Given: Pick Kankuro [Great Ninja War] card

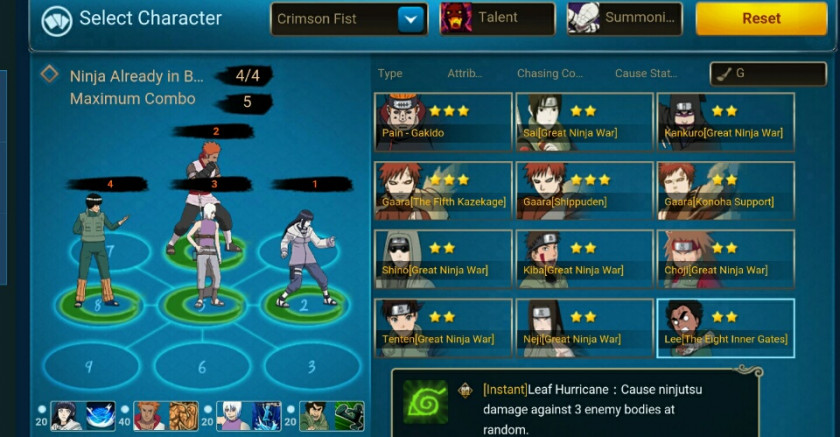Looking at the screenshot, I should point(725,122).
